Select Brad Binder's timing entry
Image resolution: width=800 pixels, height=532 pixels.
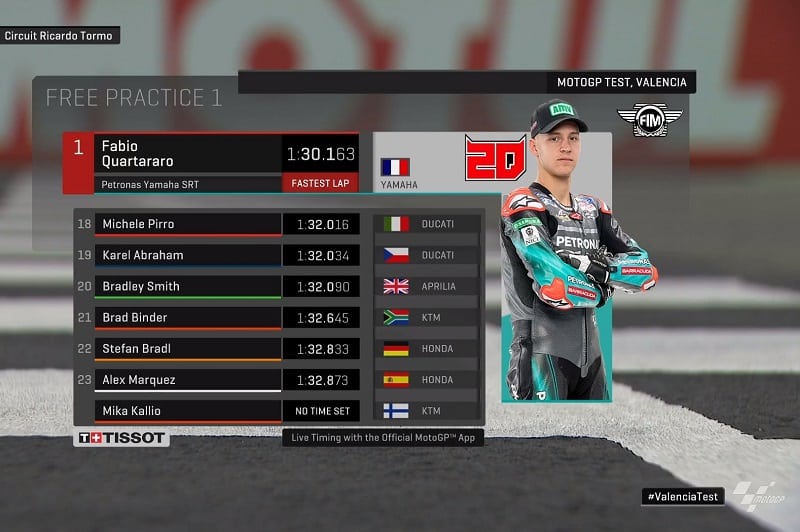[188, 317]
